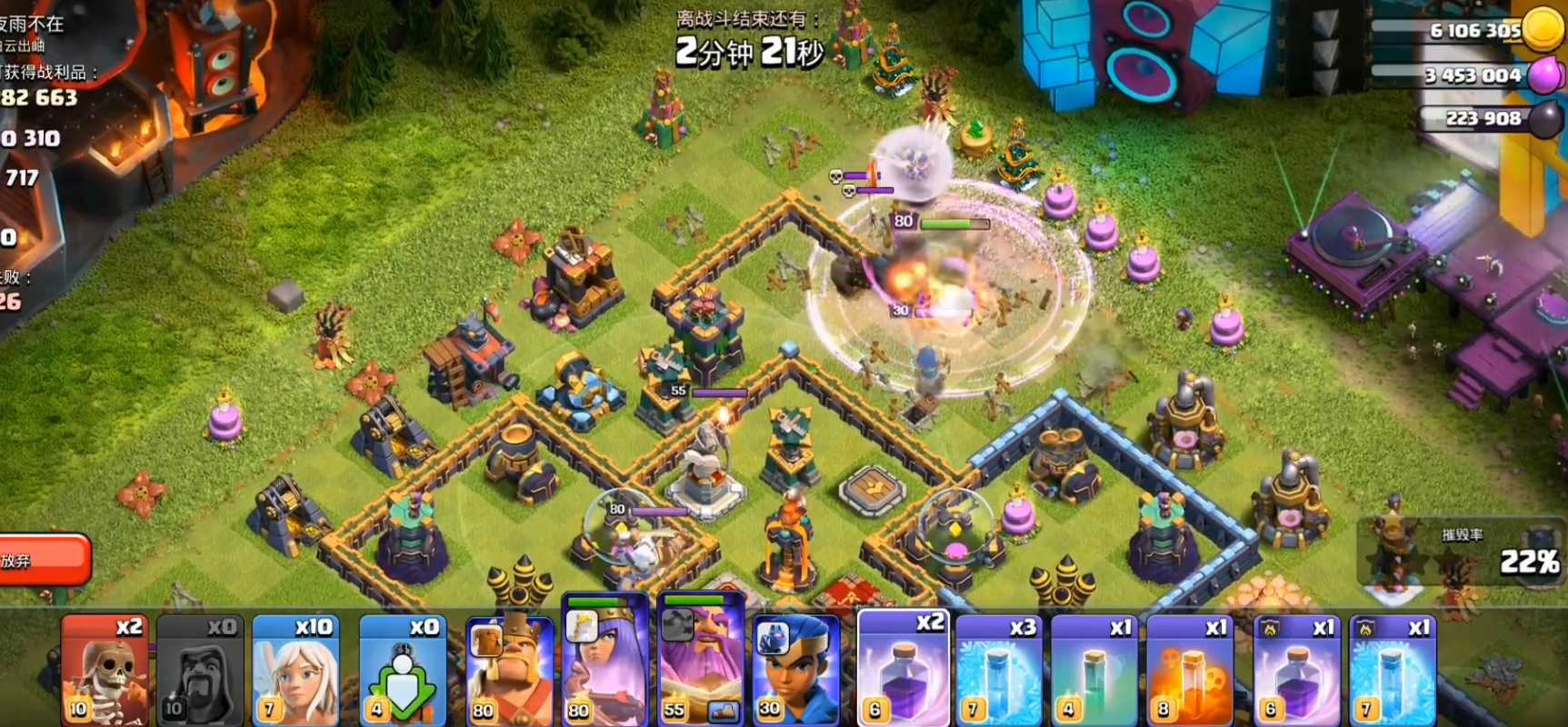Choose the clan-badged Freeze spell x1
Image resolution: width=1568 pixels, height=727 pixels.
coord(1392,670)
